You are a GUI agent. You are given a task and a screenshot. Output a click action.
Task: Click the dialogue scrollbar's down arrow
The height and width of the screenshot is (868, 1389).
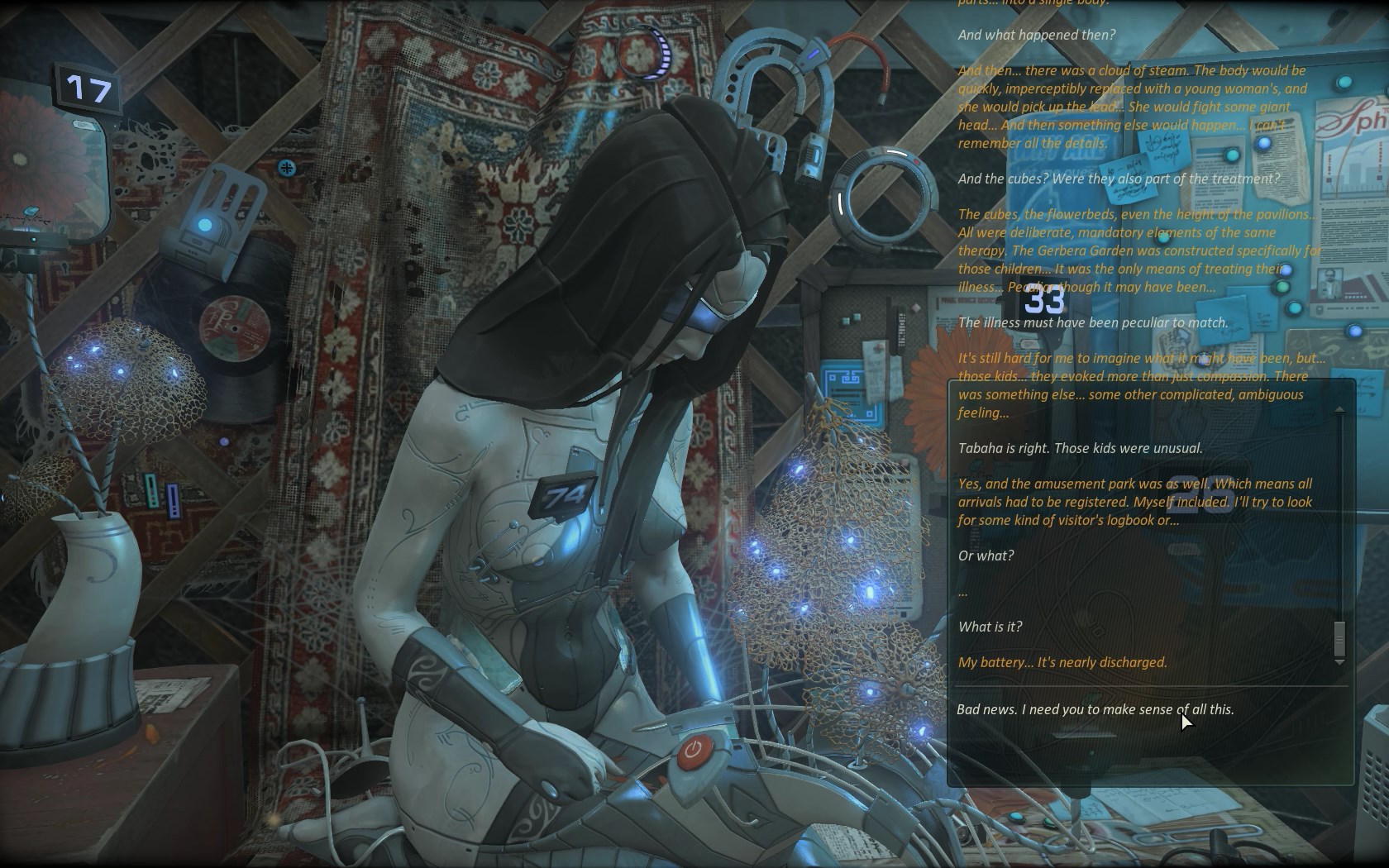click(x=1339, y=663)
